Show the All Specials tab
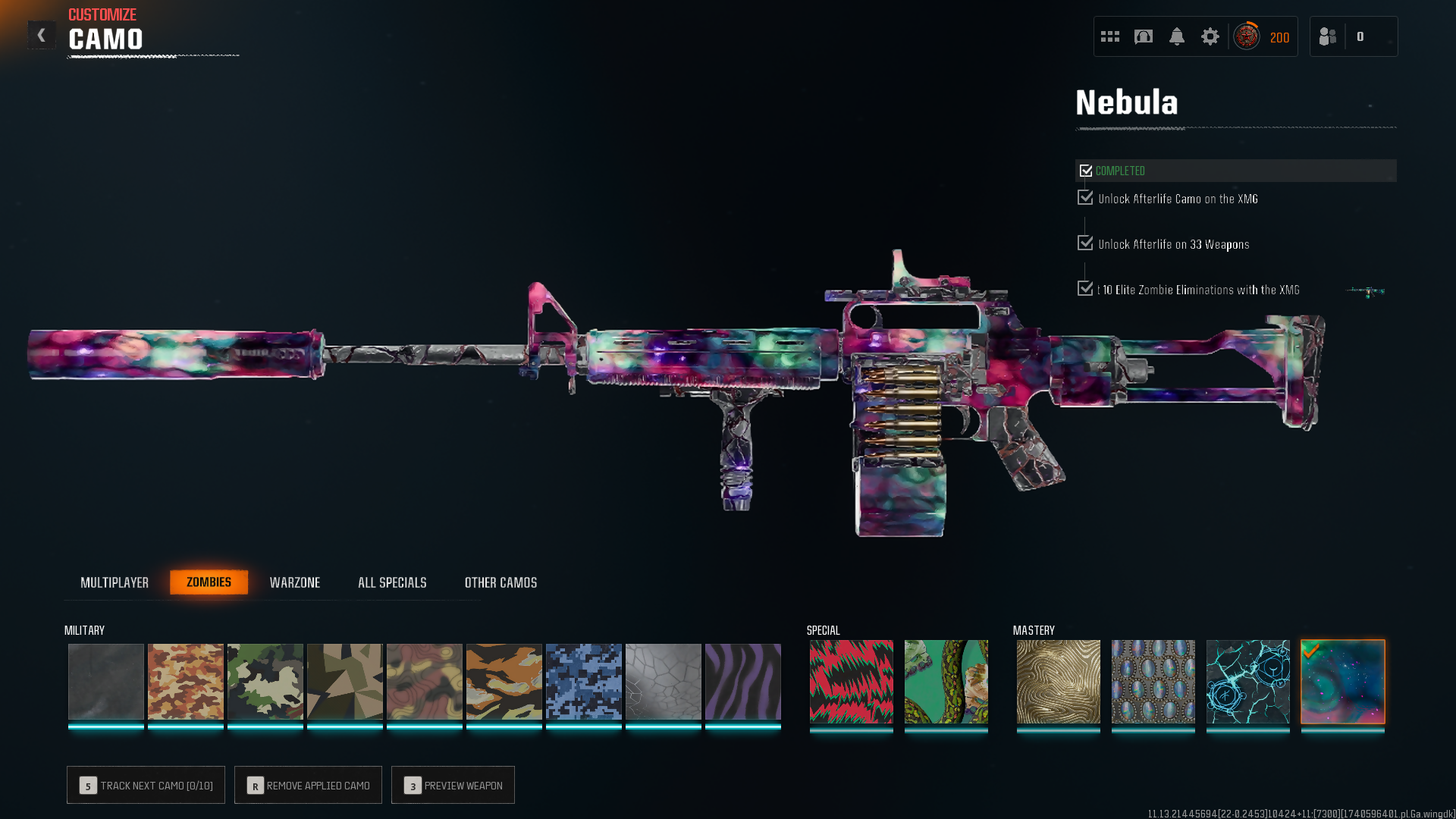The height and width of the screenshot is (819, 1456). (x=392, y=582)
